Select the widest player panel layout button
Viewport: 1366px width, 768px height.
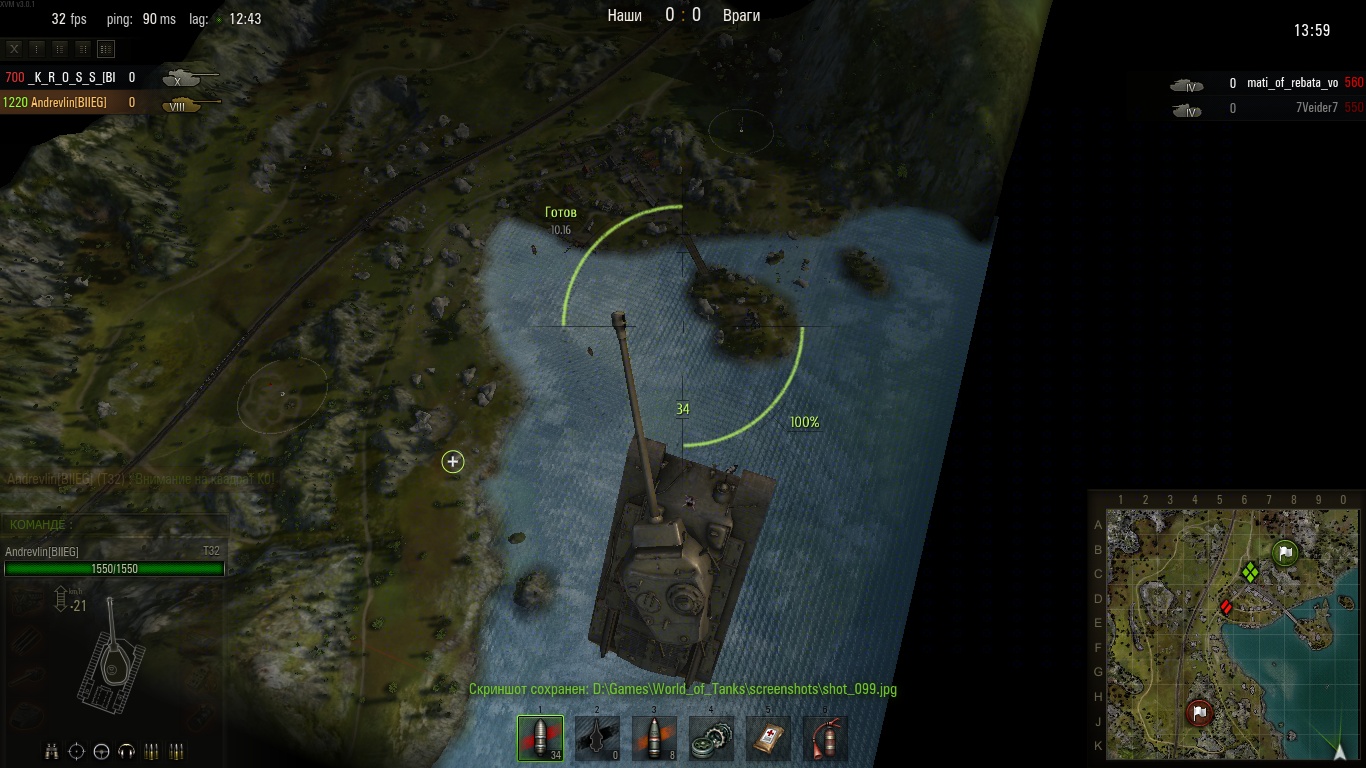pos(106,48)
